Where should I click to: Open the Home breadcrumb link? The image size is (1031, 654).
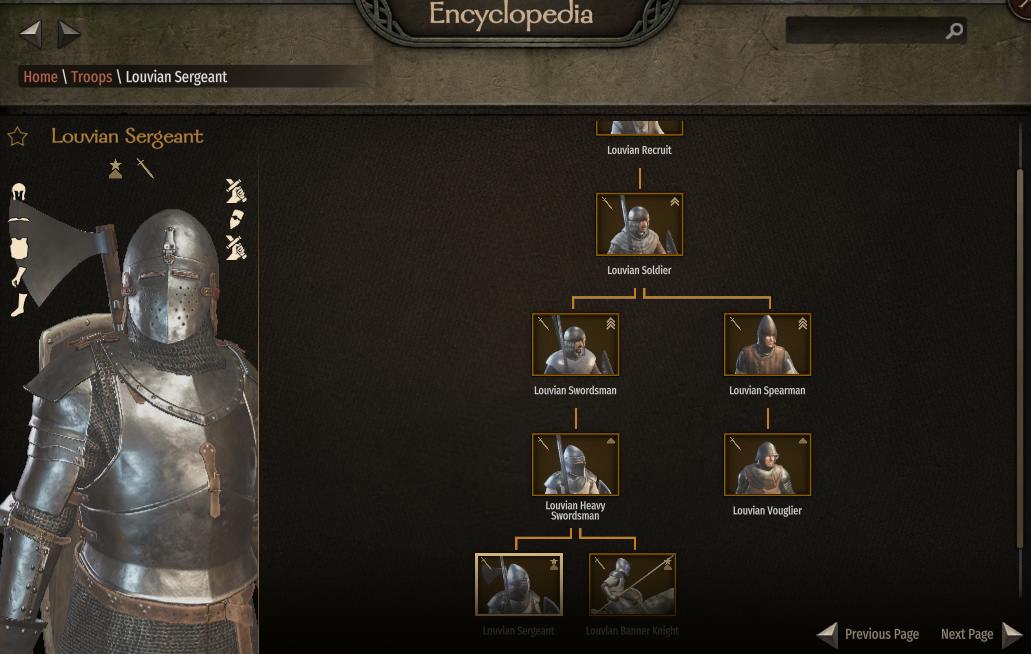point(40,77)
